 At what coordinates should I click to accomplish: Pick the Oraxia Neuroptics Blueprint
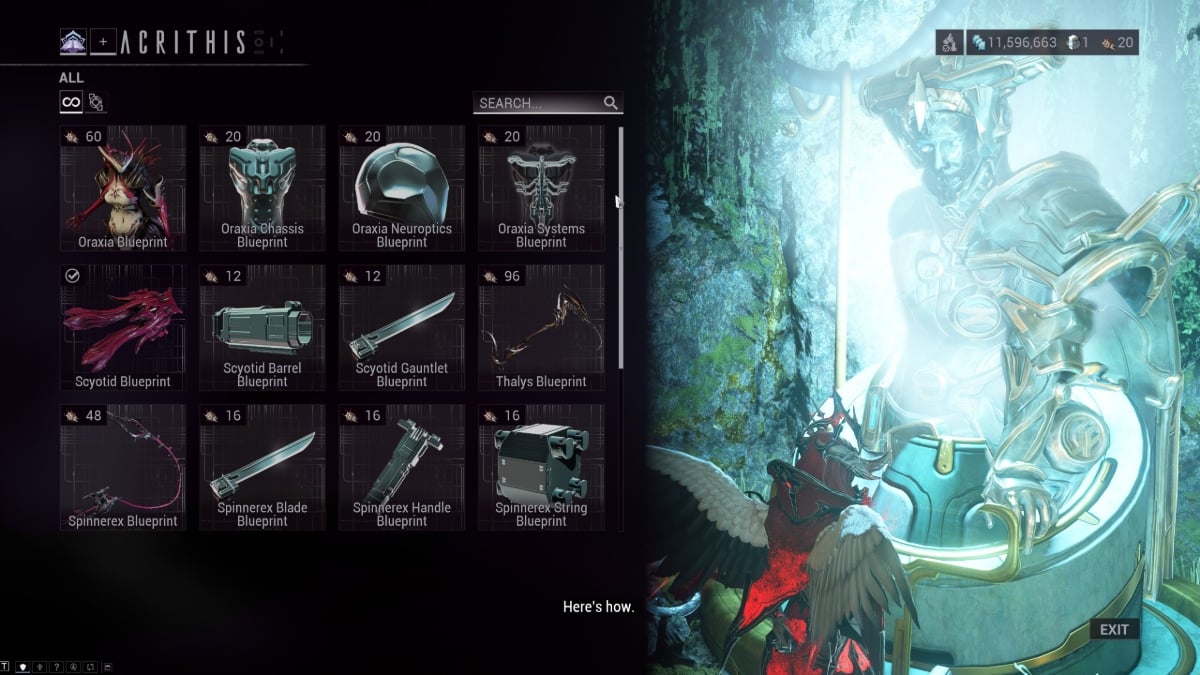click(x=402, y=188)
